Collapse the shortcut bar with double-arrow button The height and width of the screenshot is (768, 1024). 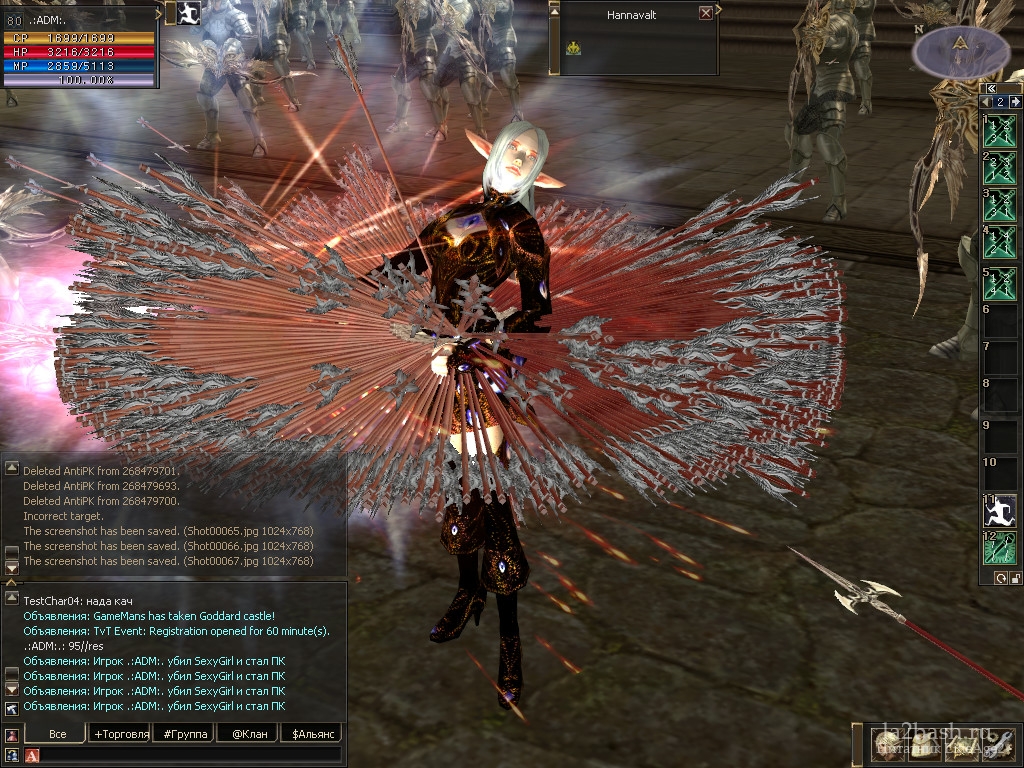pos(990,88)
